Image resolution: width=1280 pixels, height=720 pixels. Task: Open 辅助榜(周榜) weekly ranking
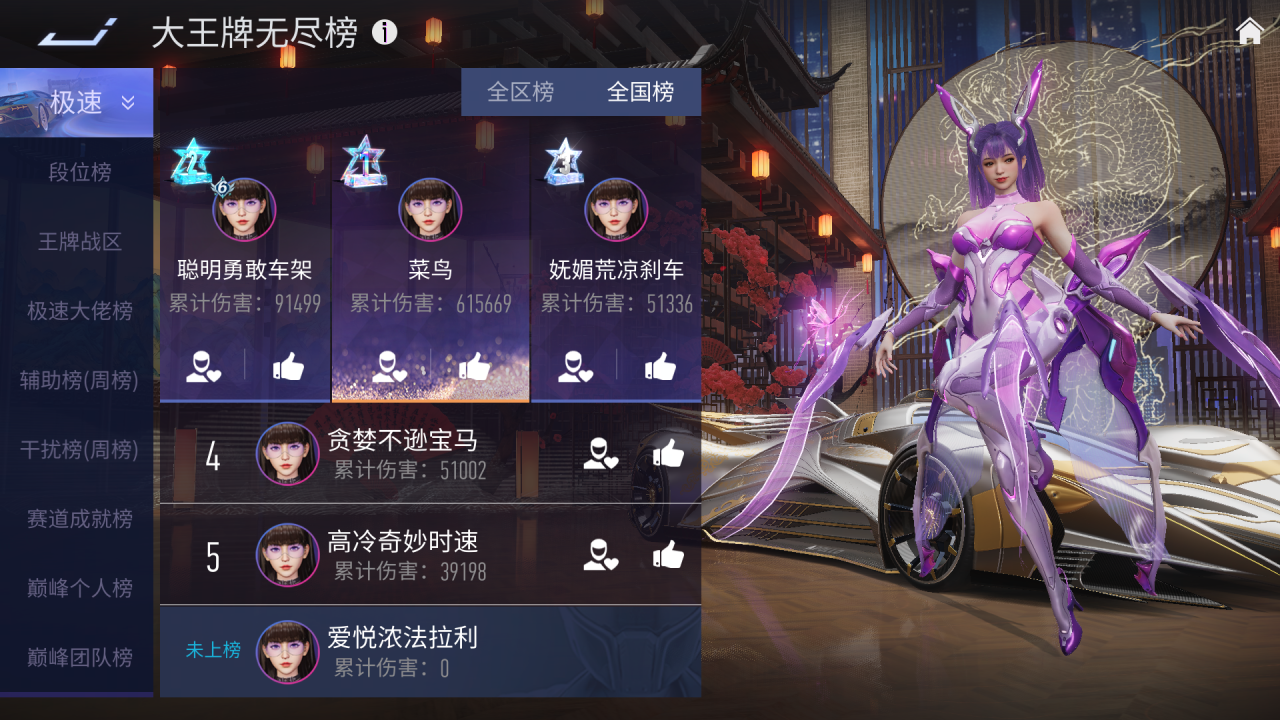(80, 380)
